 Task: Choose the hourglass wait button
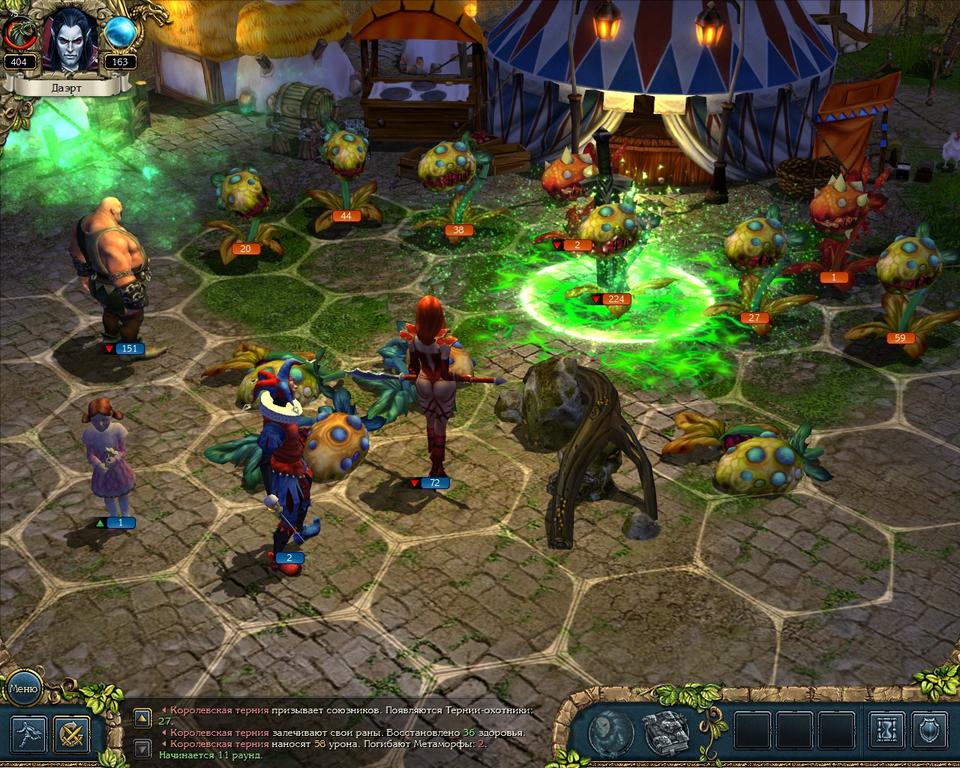coord(886,731)
